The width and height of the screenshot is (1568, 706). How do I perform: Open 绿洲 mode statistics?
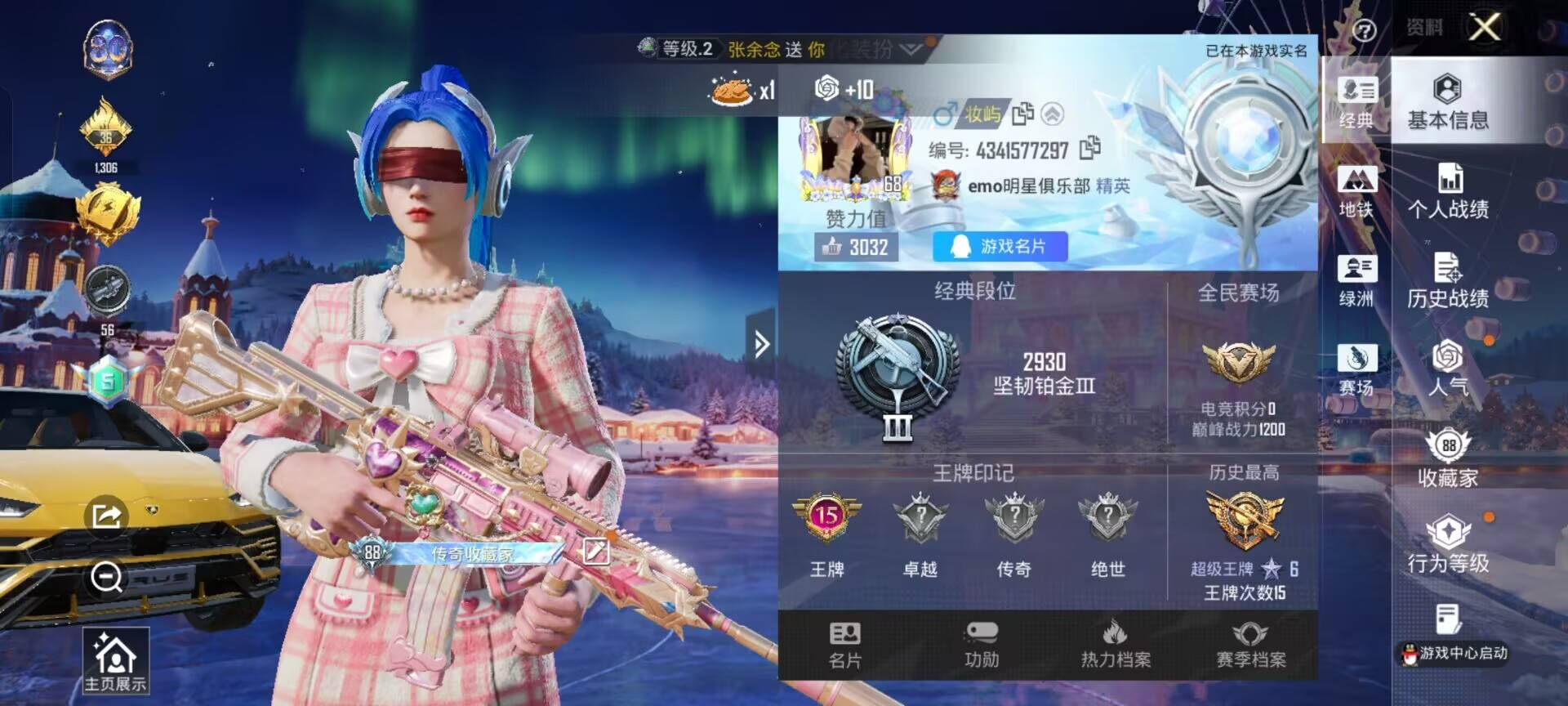[1356, 274]
